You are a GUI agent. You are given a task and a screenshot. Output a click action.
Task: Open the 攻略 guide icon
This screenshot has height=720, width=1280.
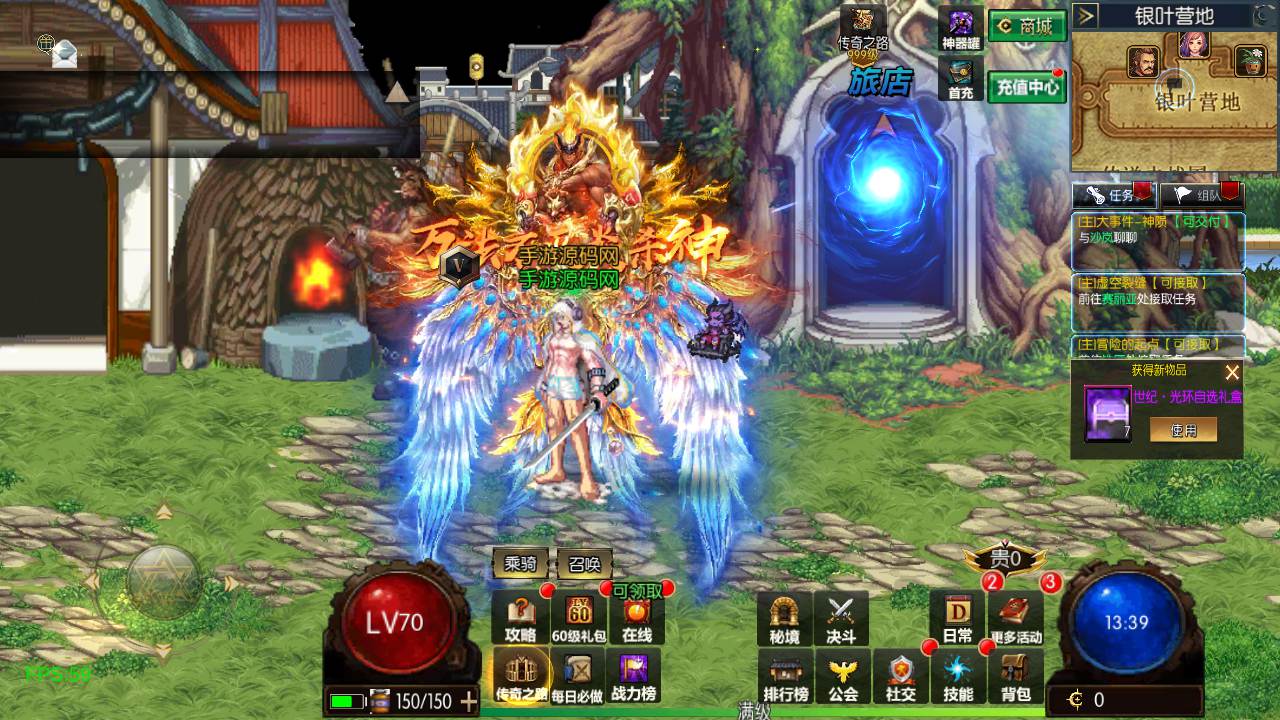click(x=521, y=618)
